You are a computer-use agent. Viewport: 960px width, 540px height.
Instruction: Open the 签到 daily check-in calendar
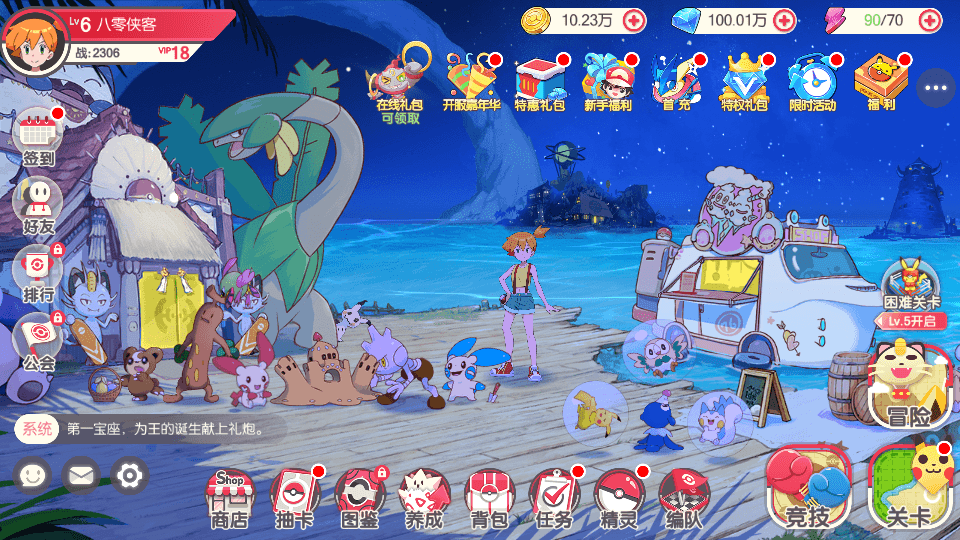pyautogui.click(x=38, y=135)
